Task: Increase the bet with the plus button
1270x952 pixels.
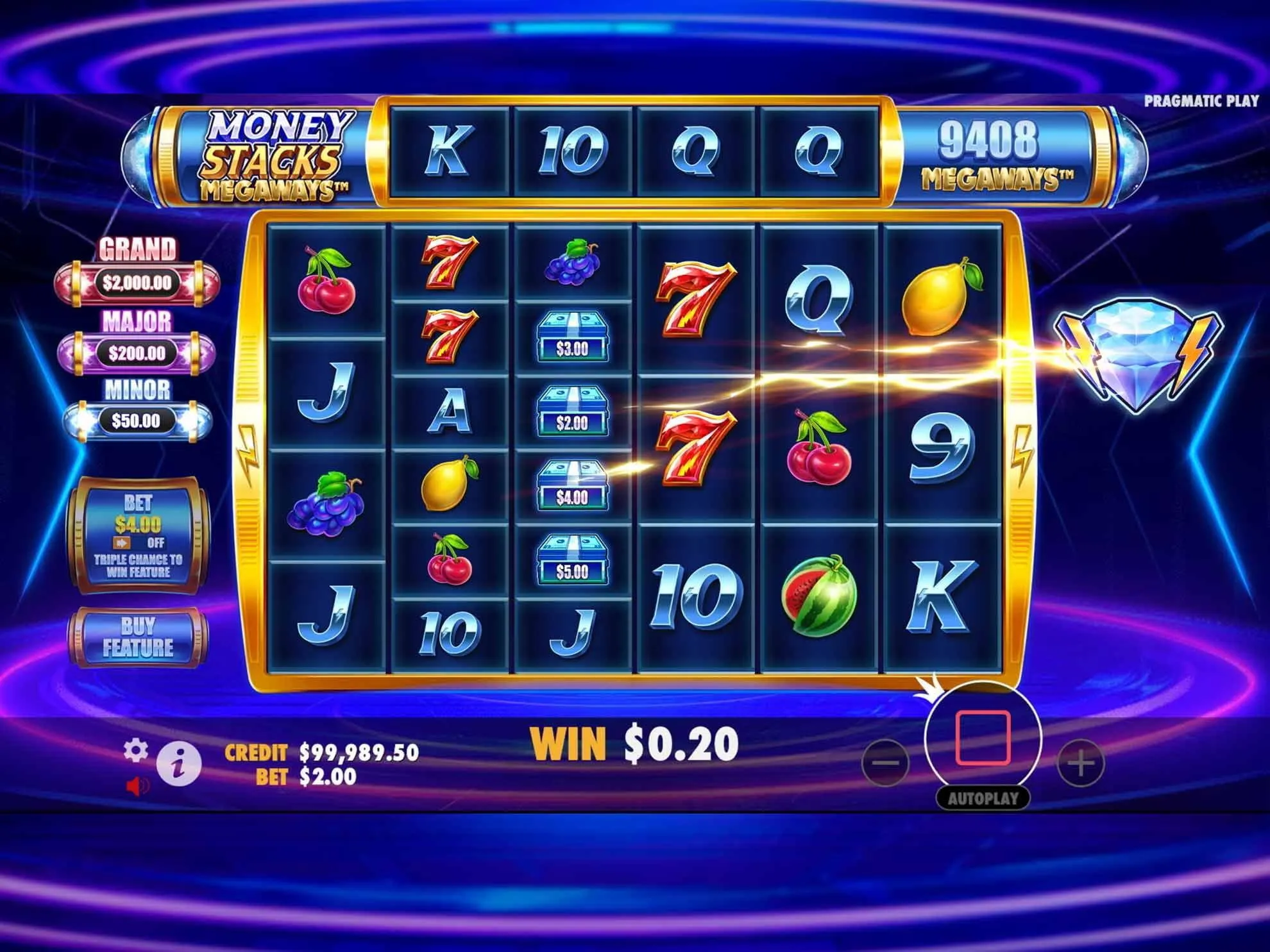Action: click(1081, 763)
